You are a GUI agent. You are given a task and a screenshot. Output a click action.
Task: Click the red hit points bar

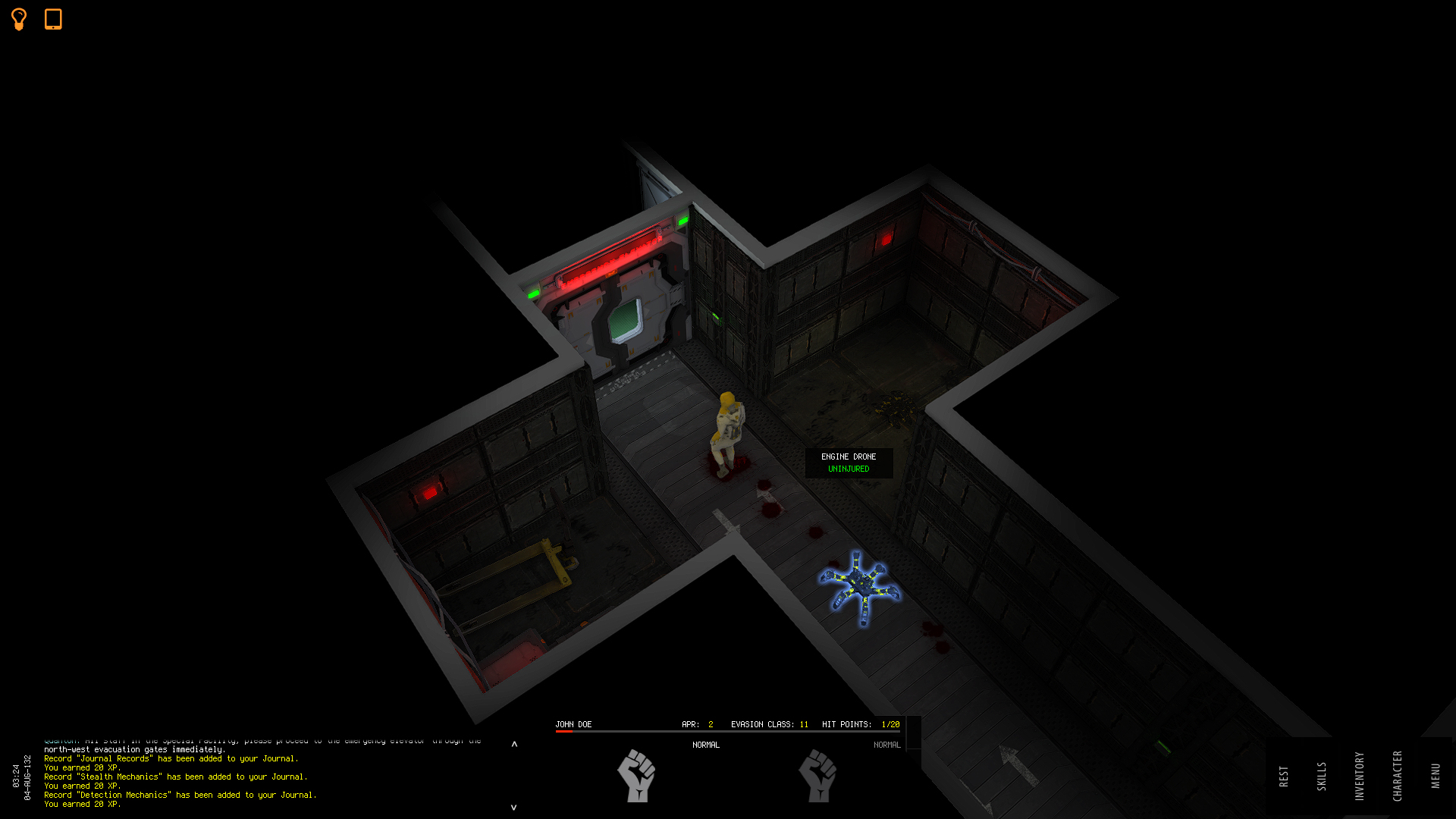point(565,733)
